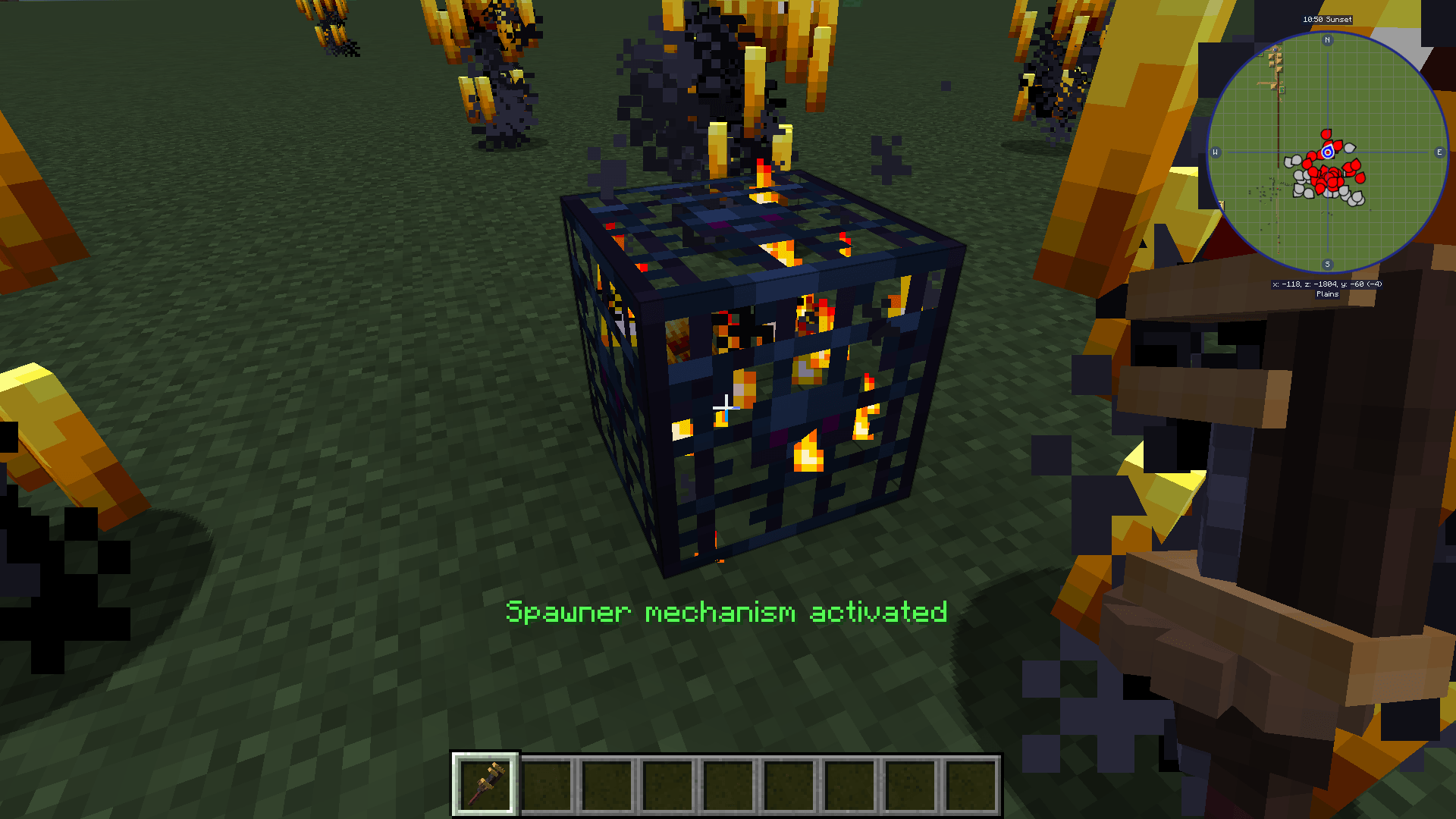Click the blue player arrow on the minimap
The image size is (1456, 819).
click(1327, 153)
